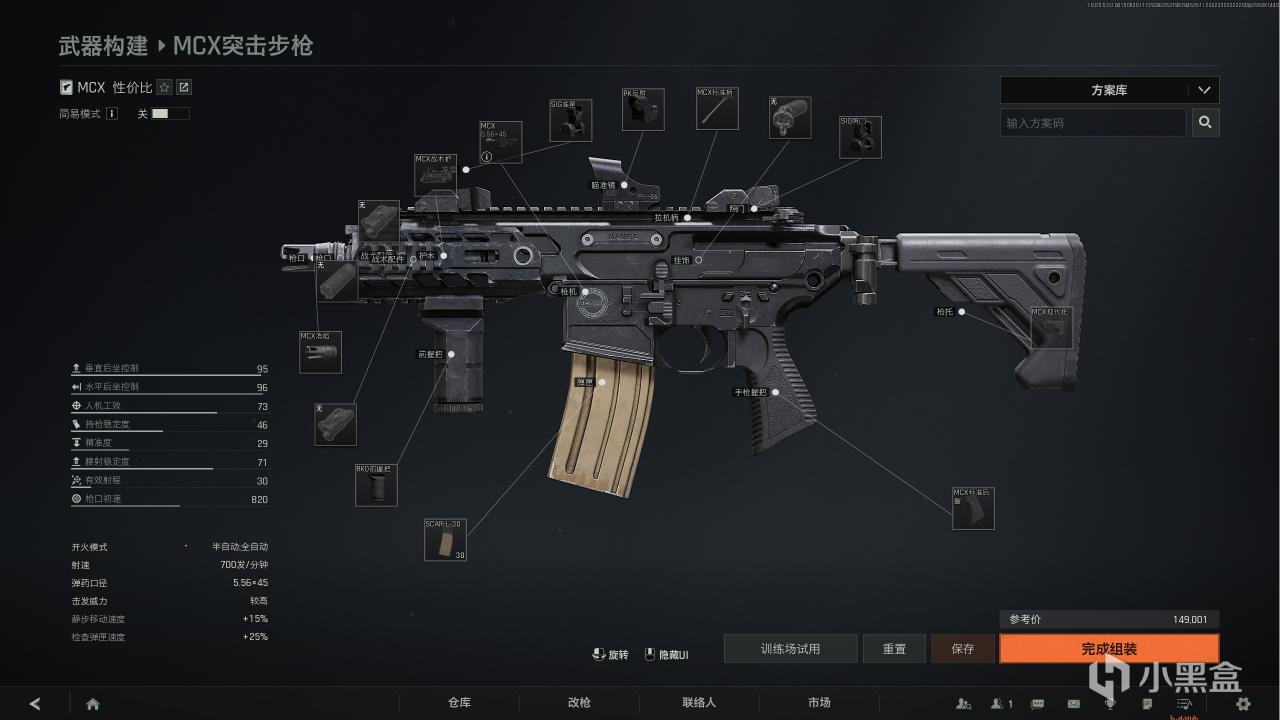Favorite the build with the star icon
This screenshot has width=1280, height=720.
(165, 88)
